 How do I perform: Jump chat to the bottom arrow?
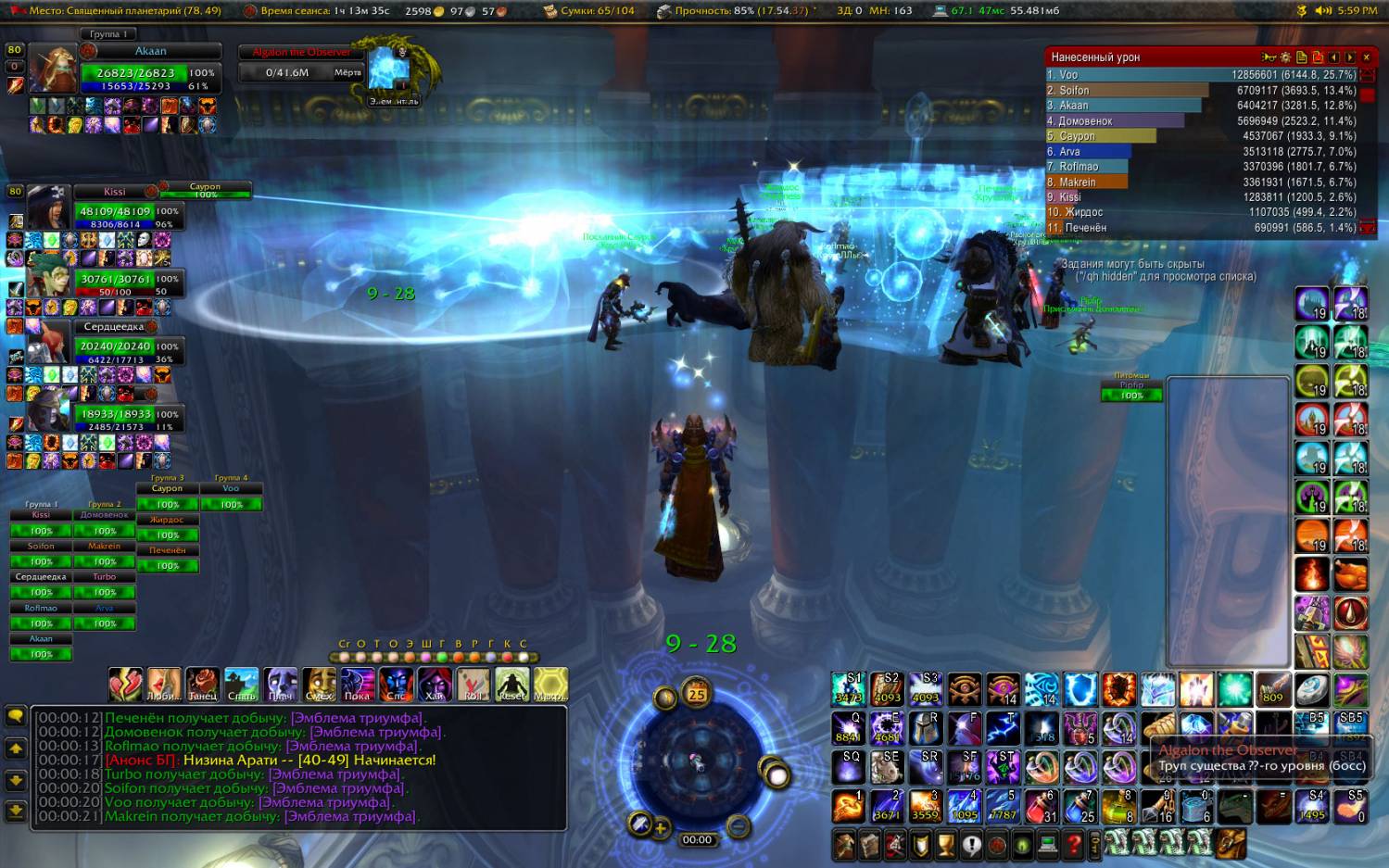point(16,811)
